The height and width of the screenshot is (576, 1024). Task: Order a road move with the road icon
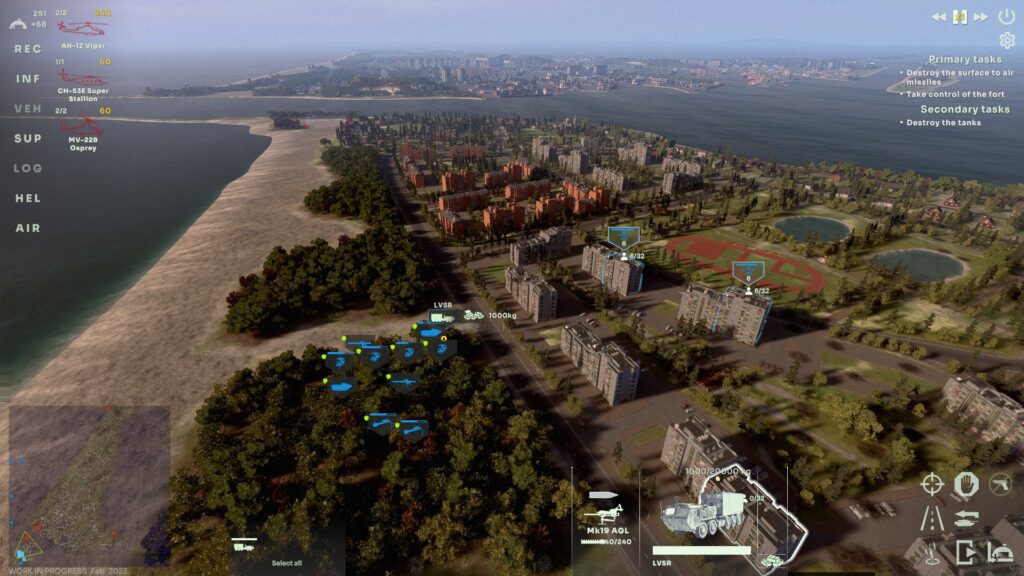pos(931,518)
